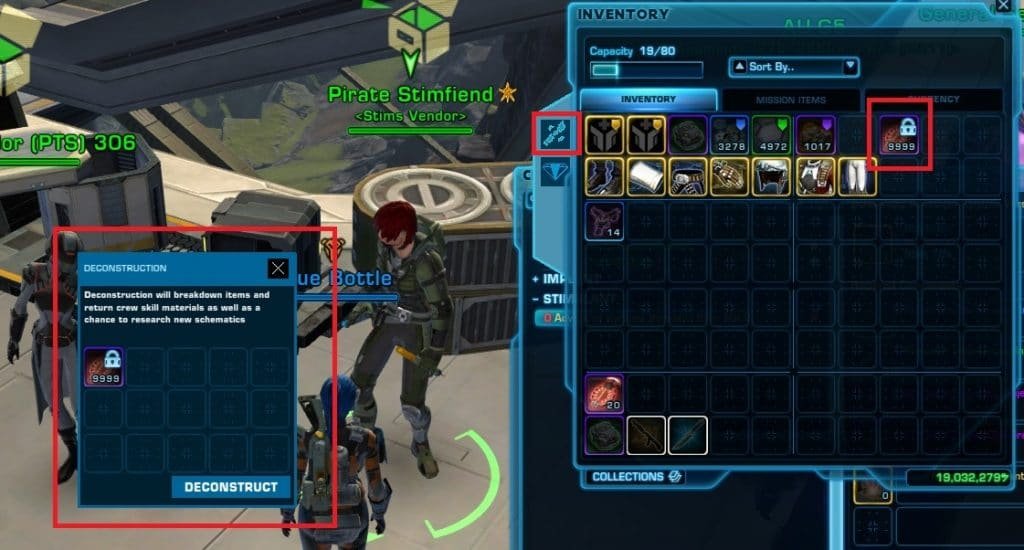Switch to the Currency tab
Viewport: 1024px width, 550px height.
933,100
